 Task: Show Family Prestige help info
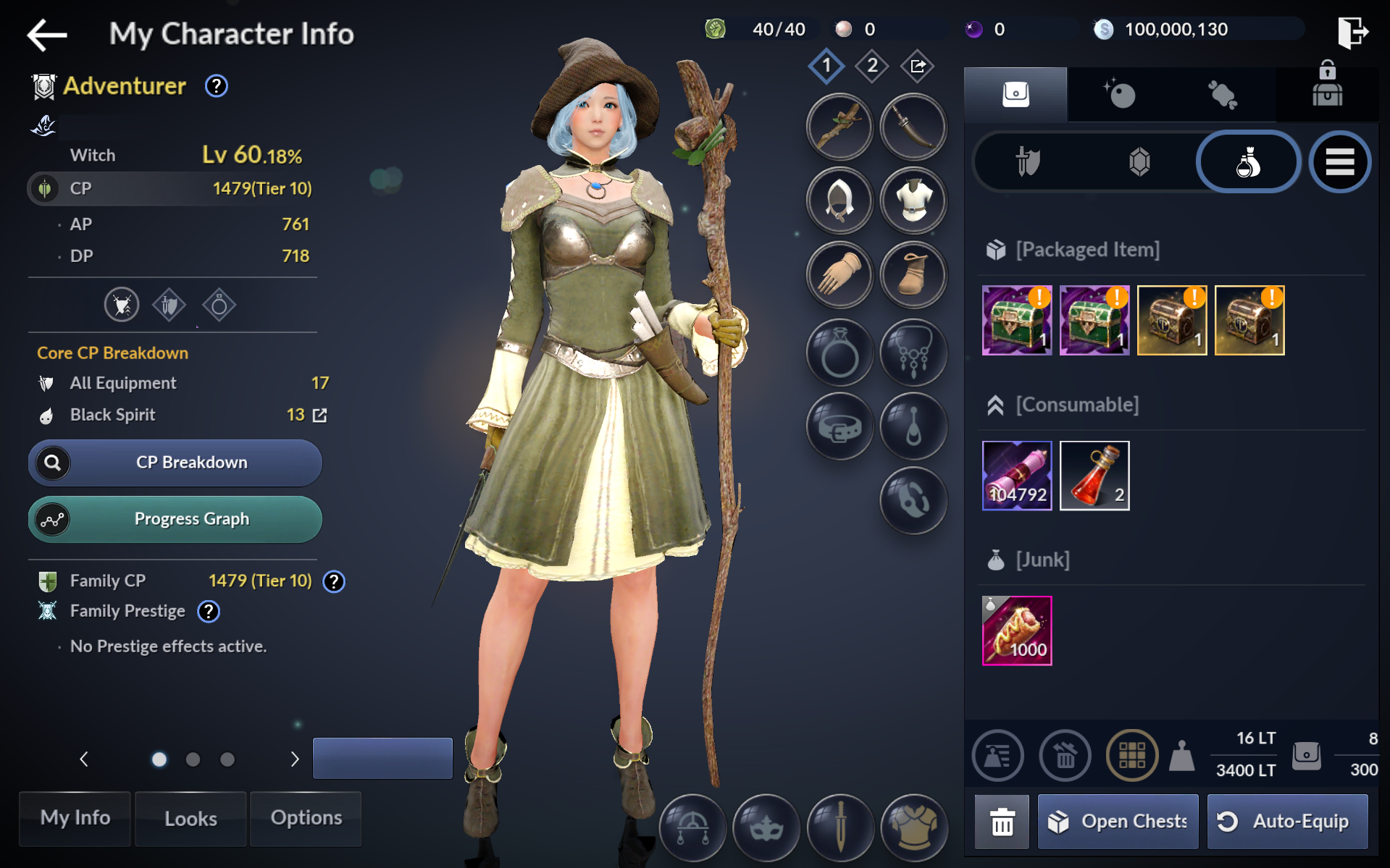point(209,612)
